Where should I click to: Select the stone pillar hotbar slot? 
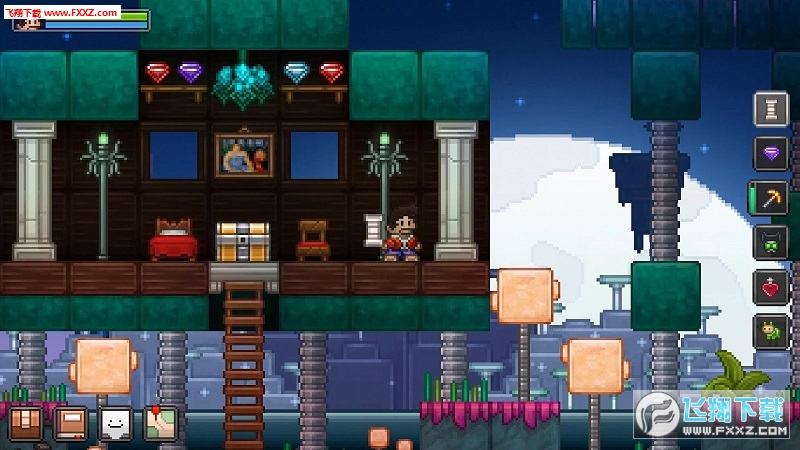[770, 109]
